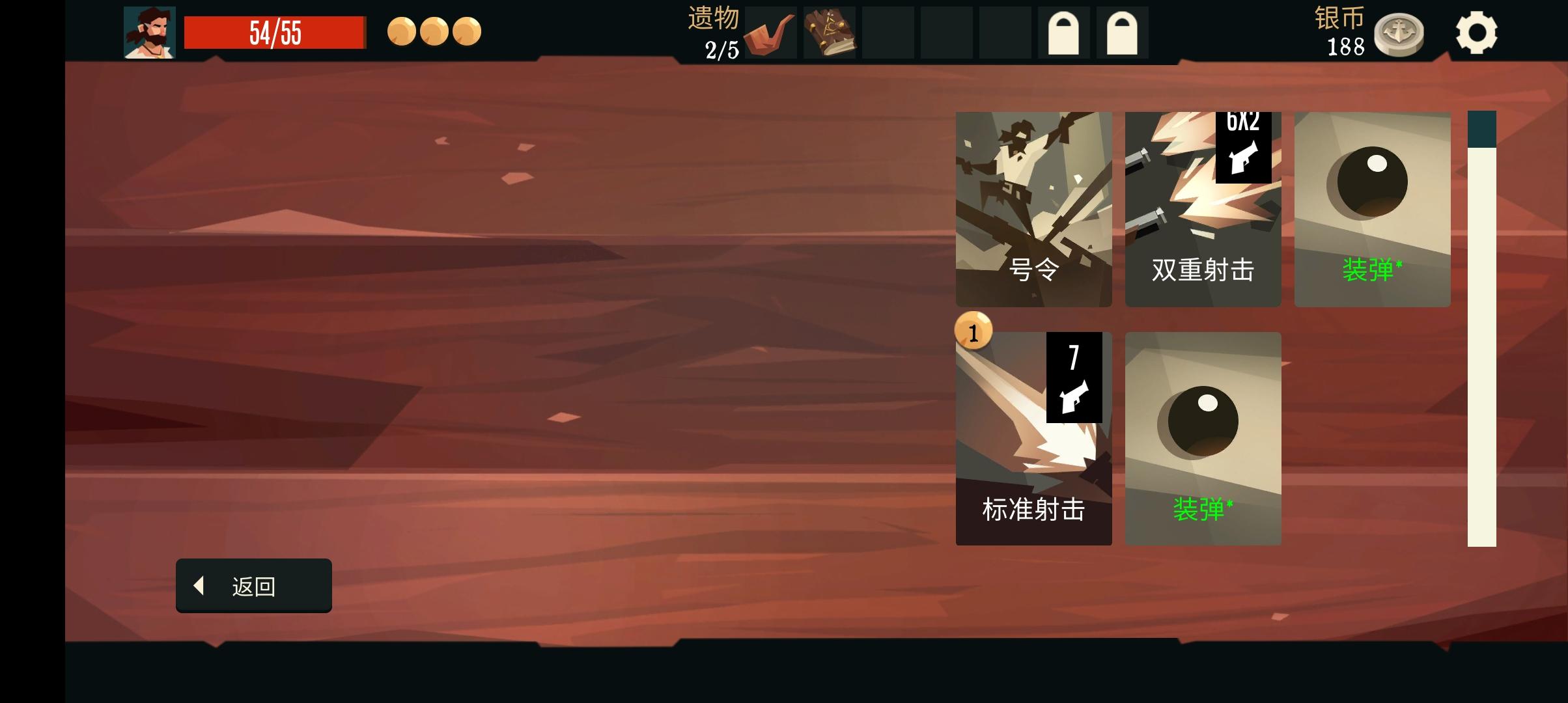Open the settings gear menu
The width and height of the screenshot is (1568, 703).
[x=1477, y=33]
